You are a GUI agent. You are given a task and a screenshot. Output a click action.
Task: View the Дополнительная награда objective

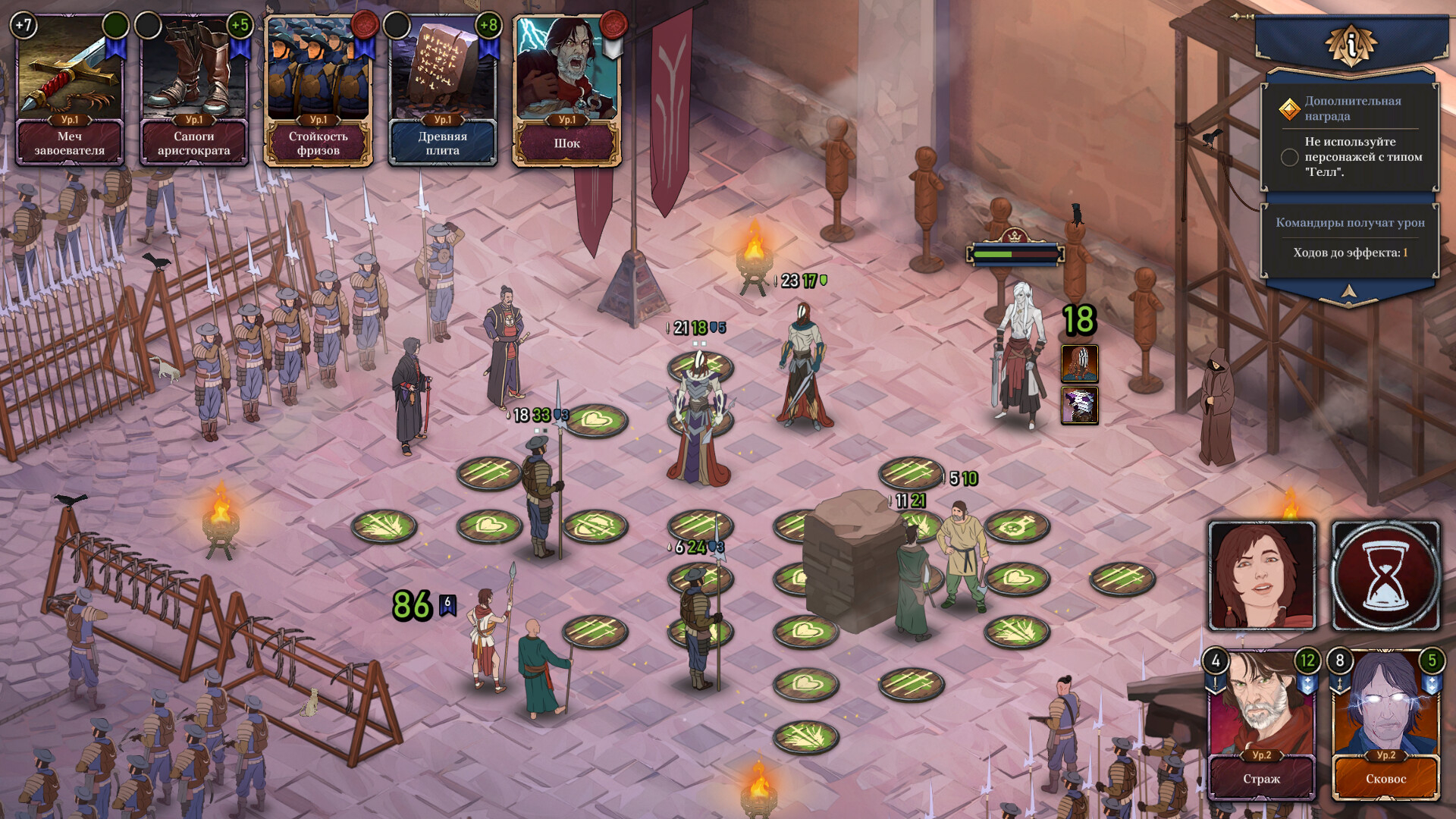tap(1351, 108)
